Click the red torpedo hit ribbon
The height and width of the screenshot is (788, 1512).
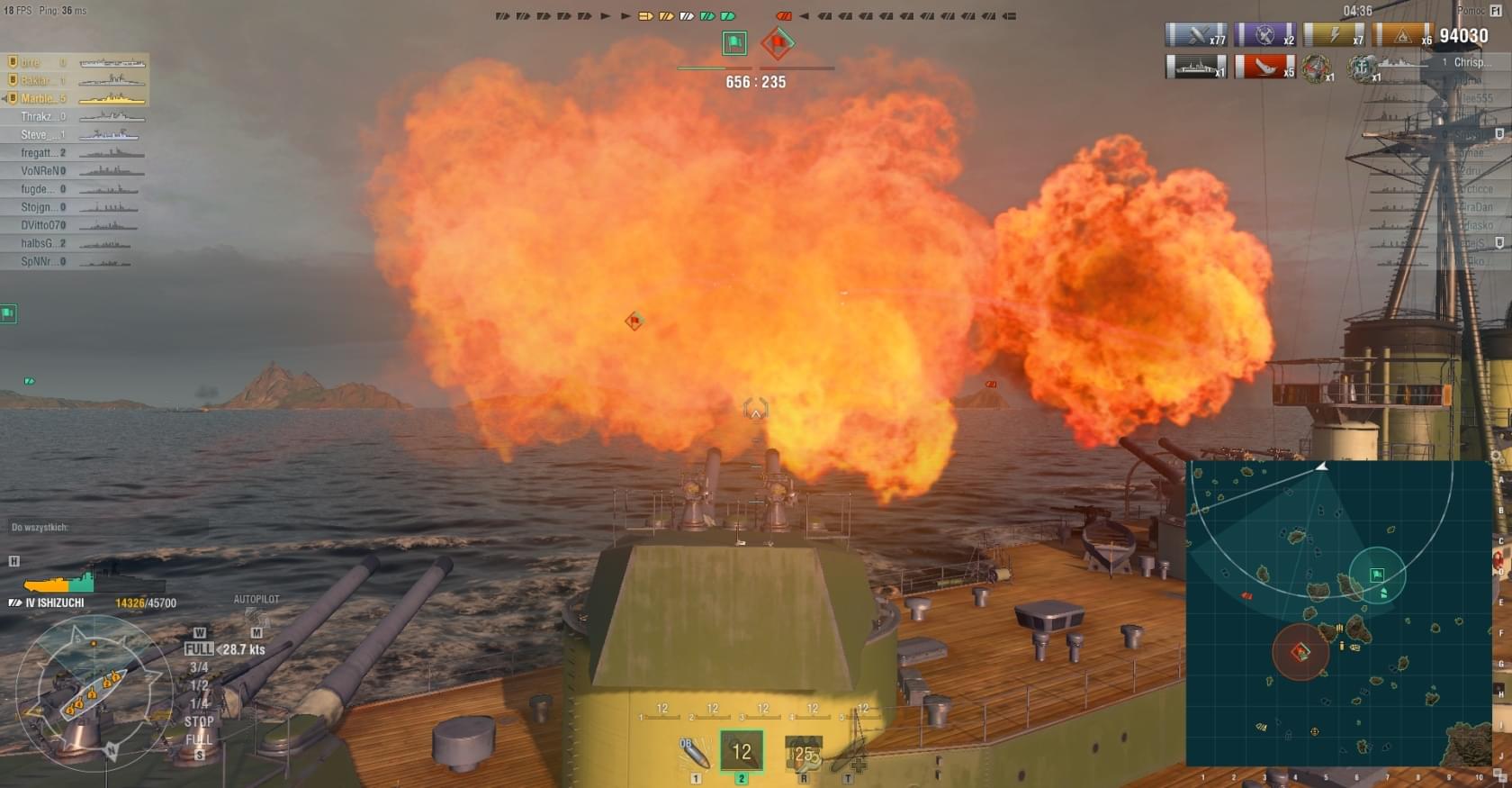coord(1264,67)
